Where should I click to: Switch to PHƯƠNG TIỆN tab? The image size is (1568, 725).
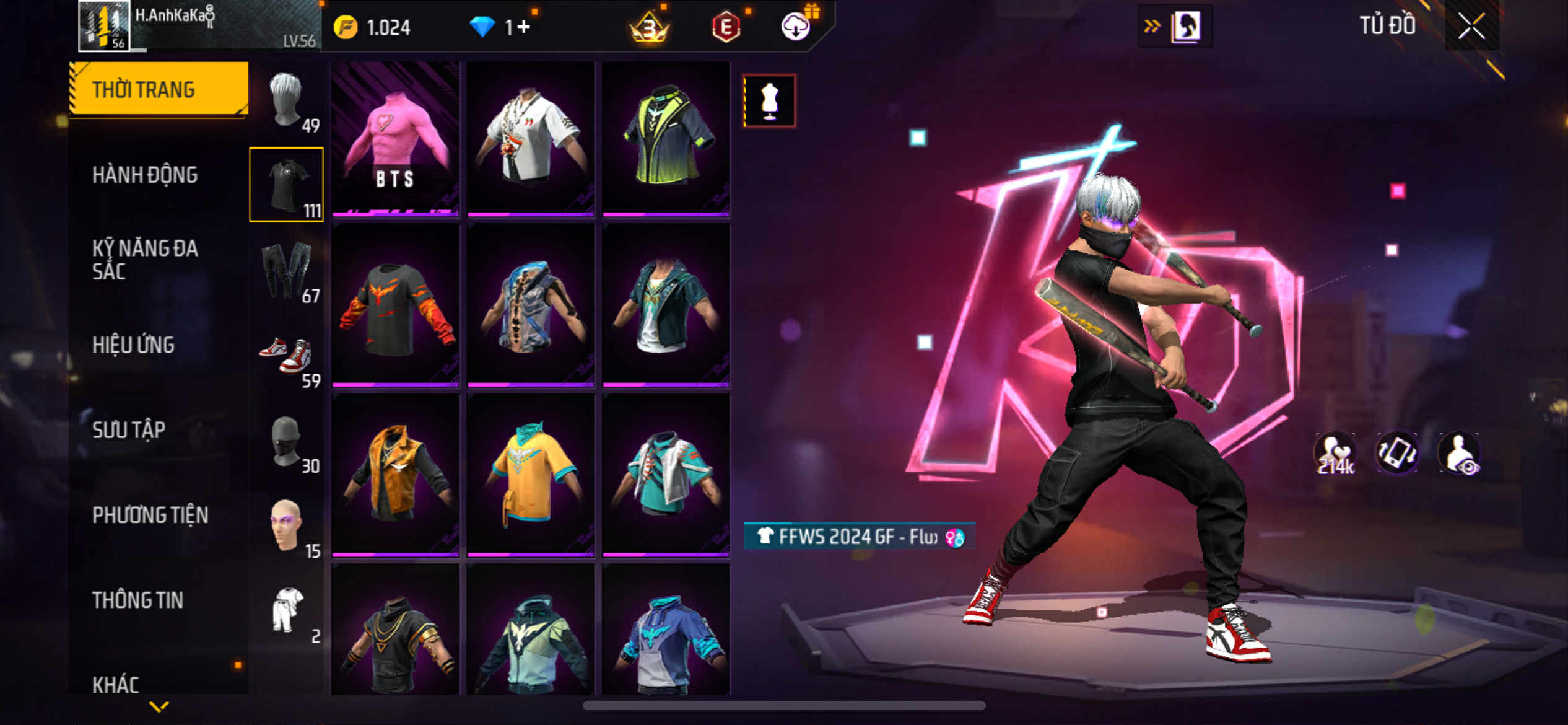150,515
